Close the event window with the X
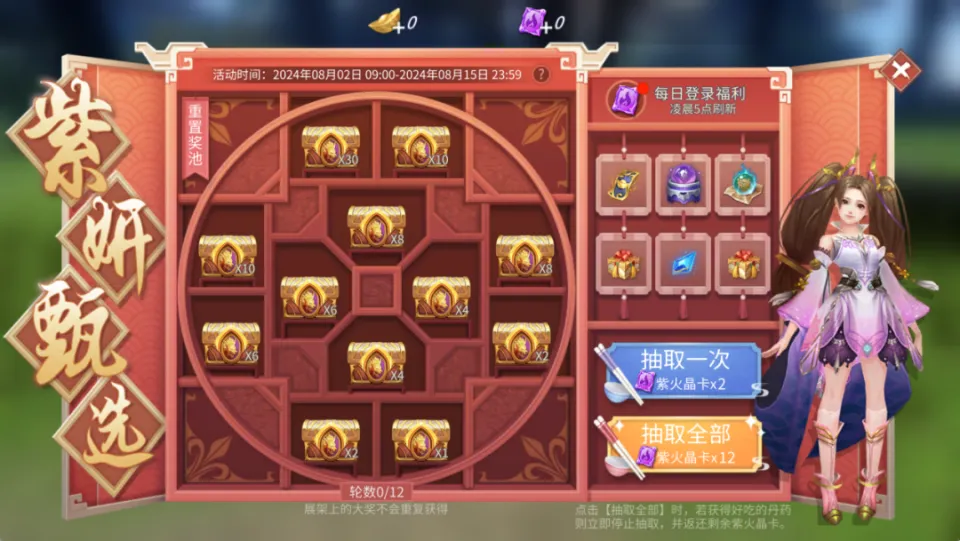 tap(901, 70)
